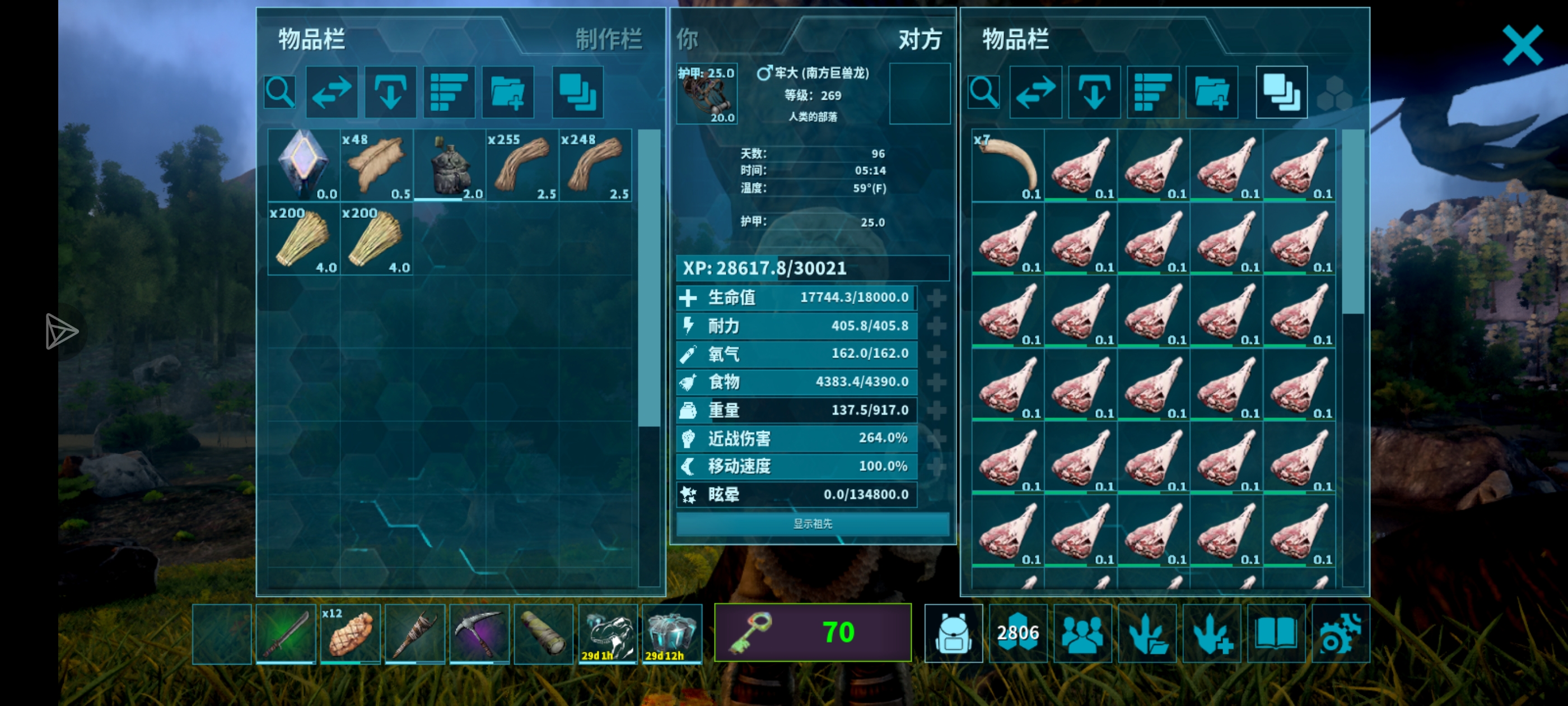Select the x48 hide stack

coord(377,165)
